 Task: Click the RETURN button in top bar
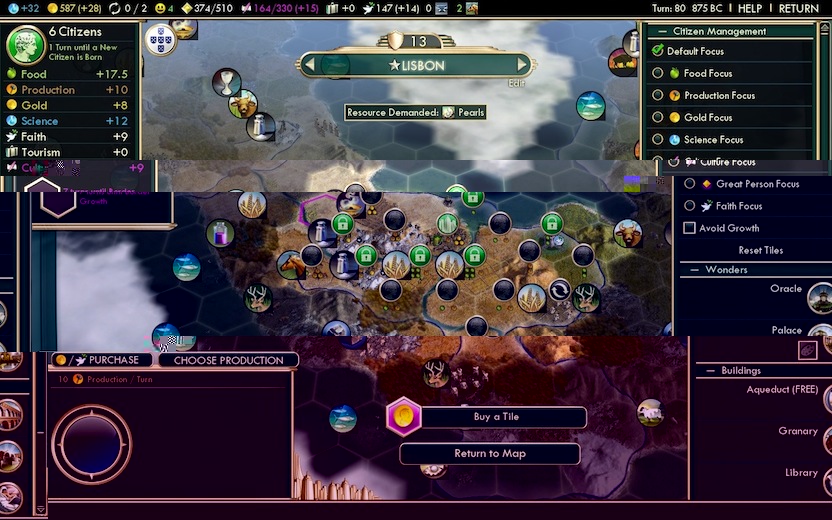pyautogui.click(x=798, y=8)
